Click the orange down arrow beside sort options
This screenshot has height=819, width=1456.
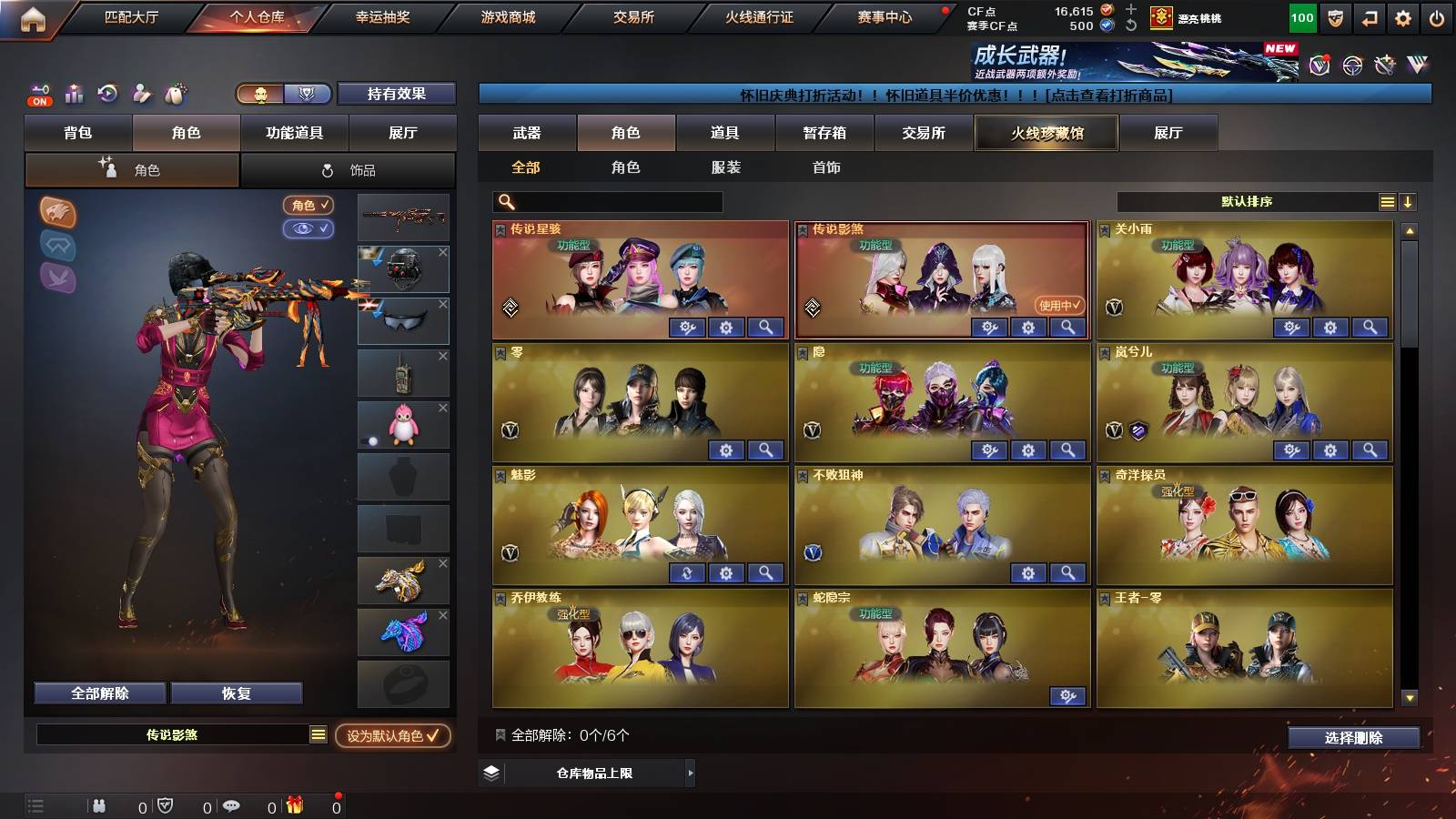pos(1409,201)
